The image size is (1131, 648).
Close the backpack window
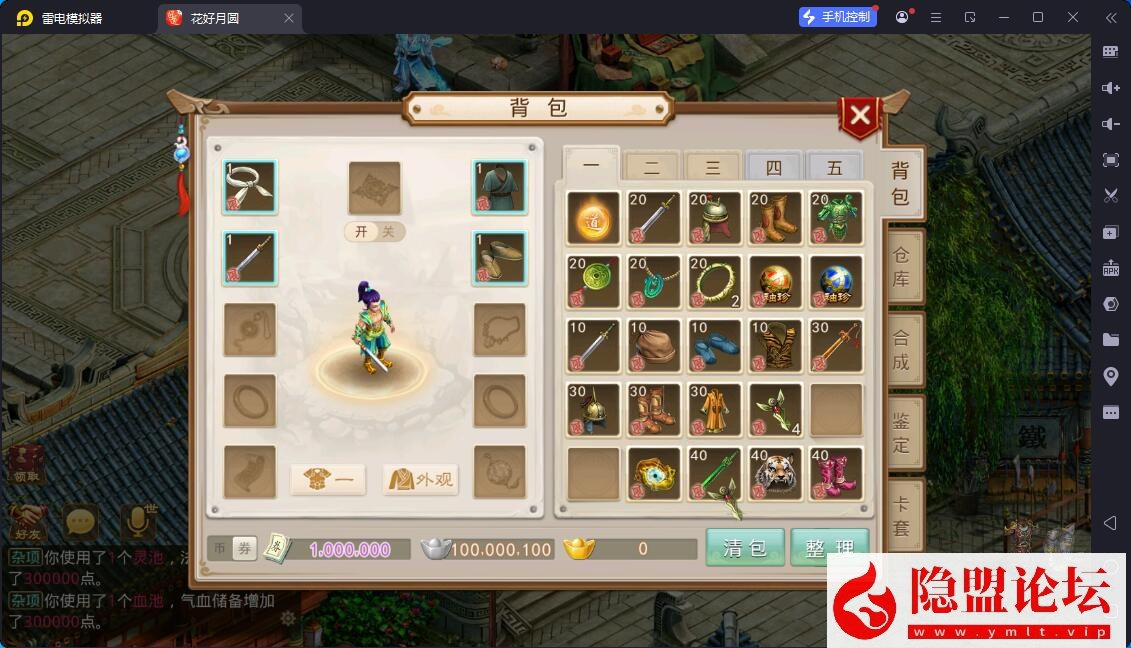(x=859, y=117)
